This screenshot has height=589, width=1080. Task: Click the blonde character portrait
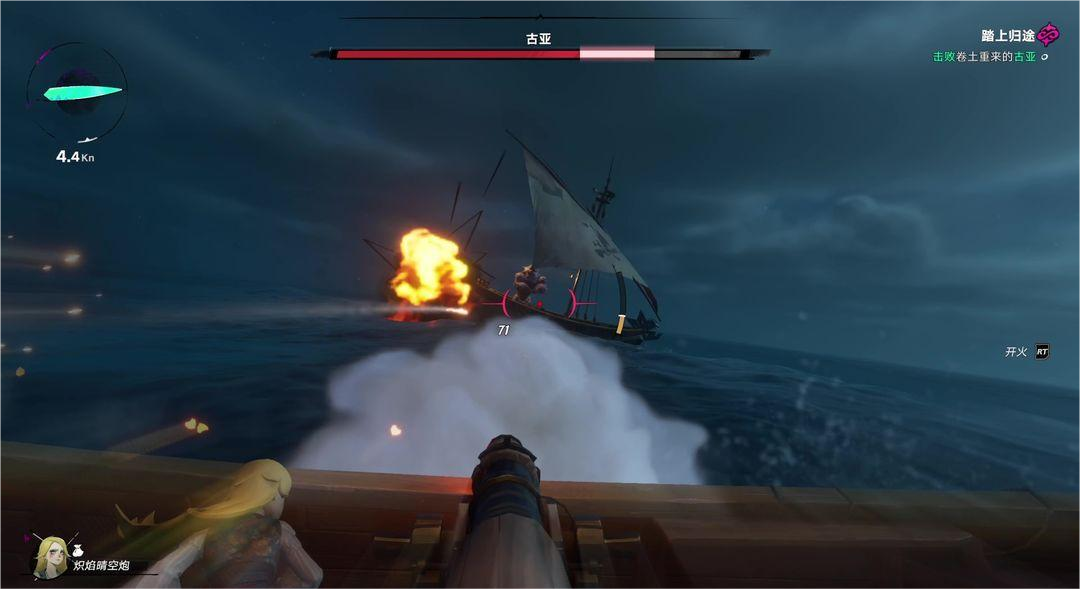pyautogui.click(x=50, y=555)
